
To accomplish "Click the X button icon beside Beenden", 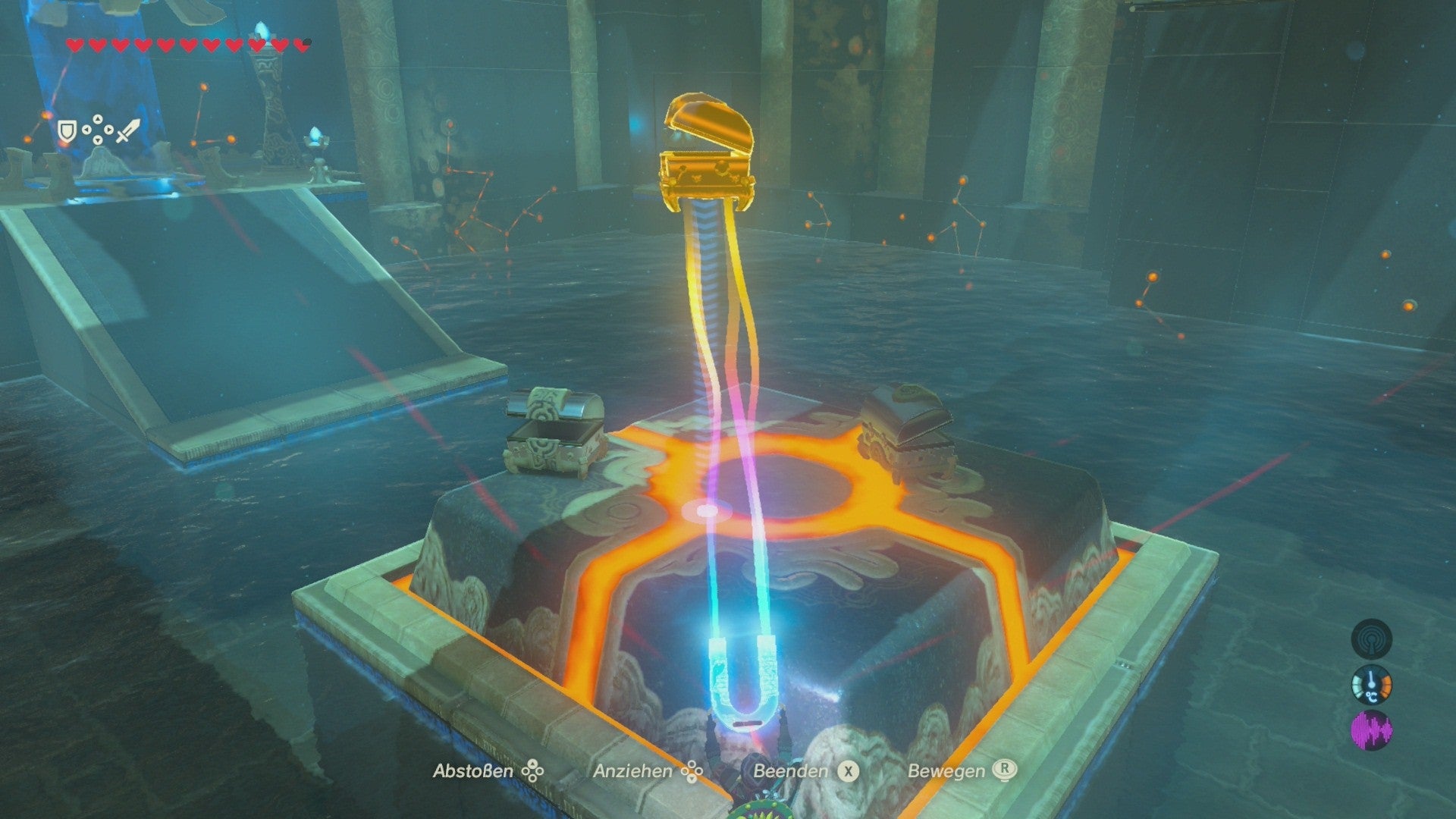I will [849, 770].
